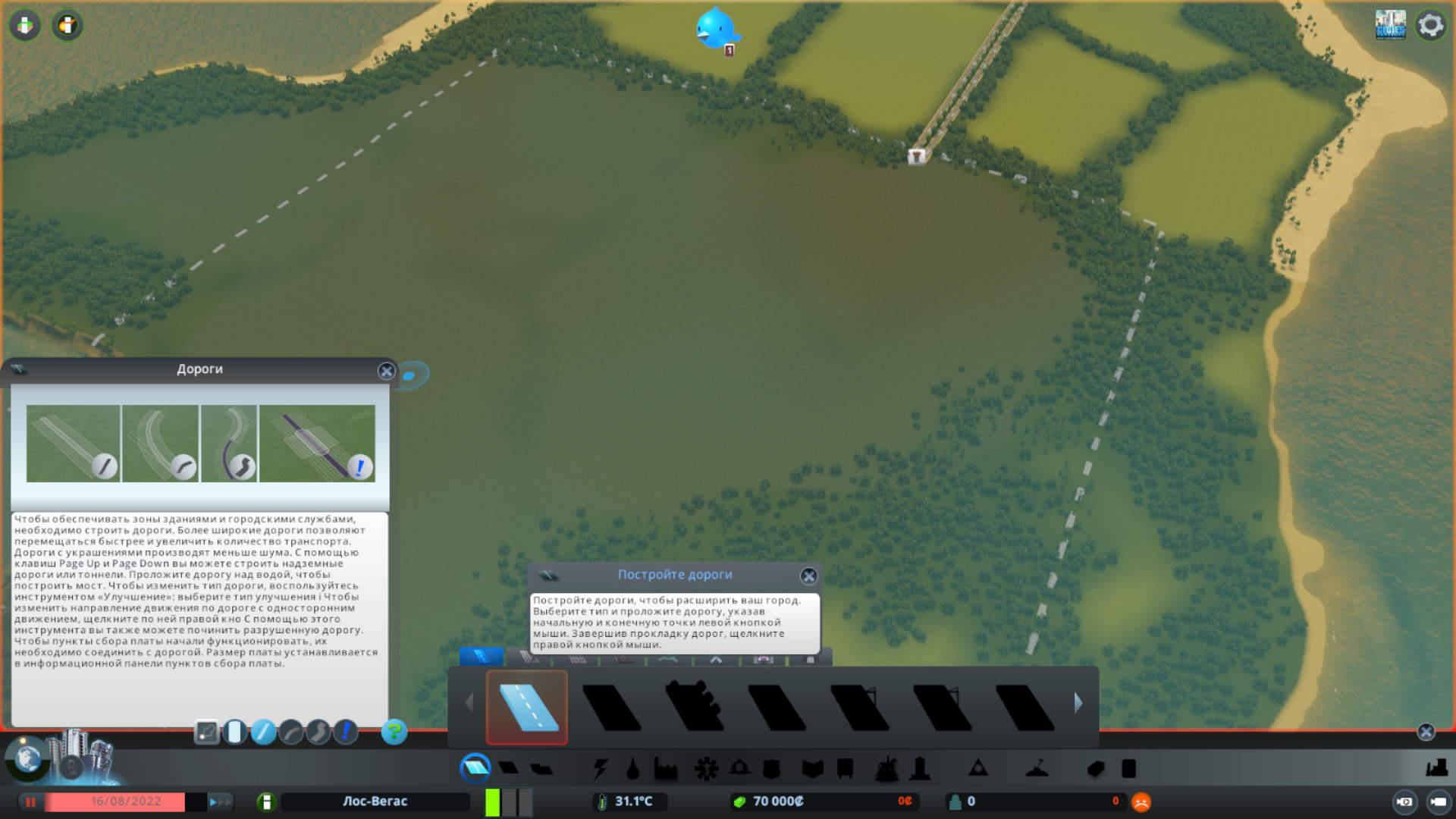
Task: Pause the game simulation
Action: tap(31, 802)
